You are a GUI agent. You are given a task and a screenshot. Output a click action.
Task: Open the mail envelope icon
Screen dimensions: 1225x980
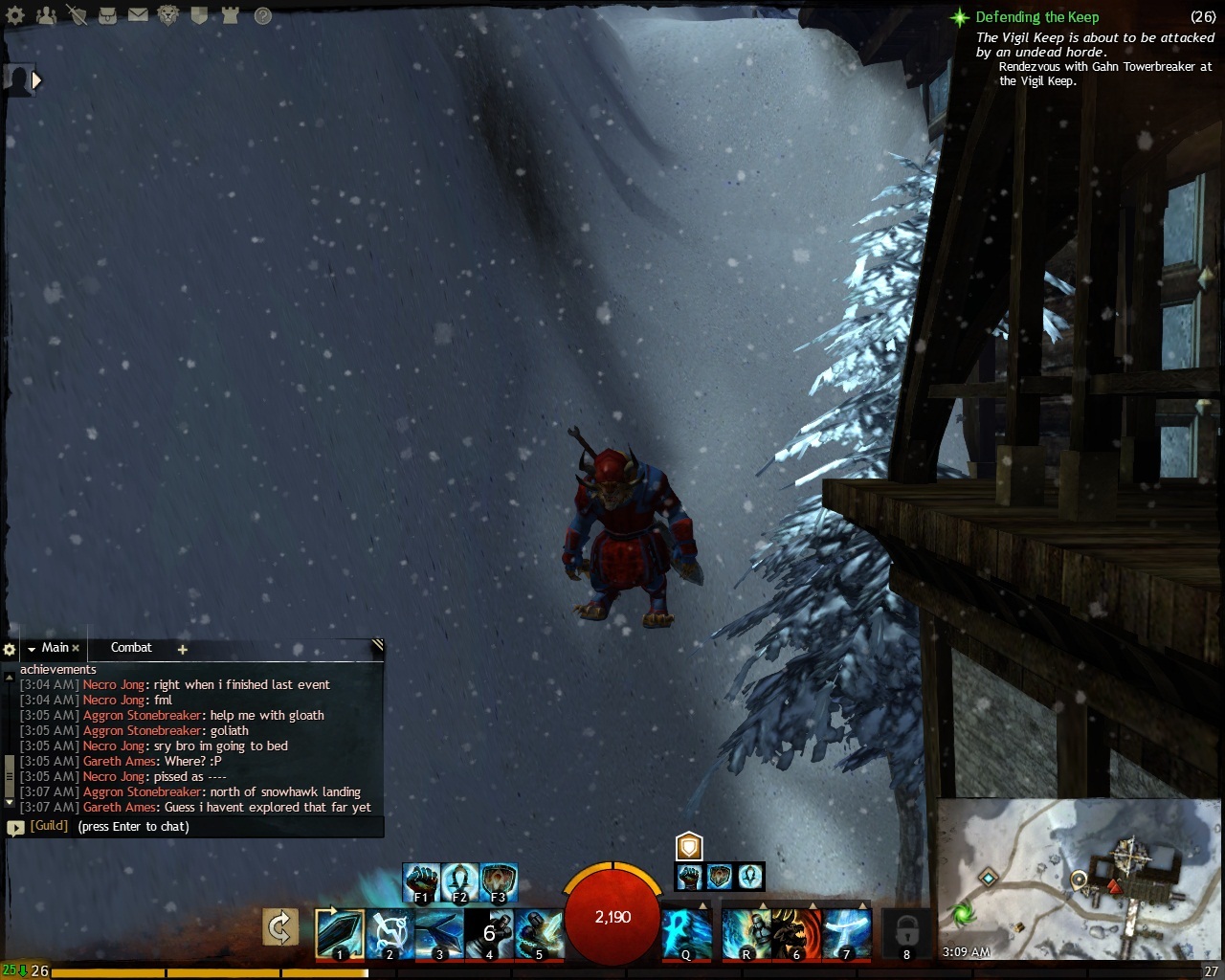pos(138,15)
